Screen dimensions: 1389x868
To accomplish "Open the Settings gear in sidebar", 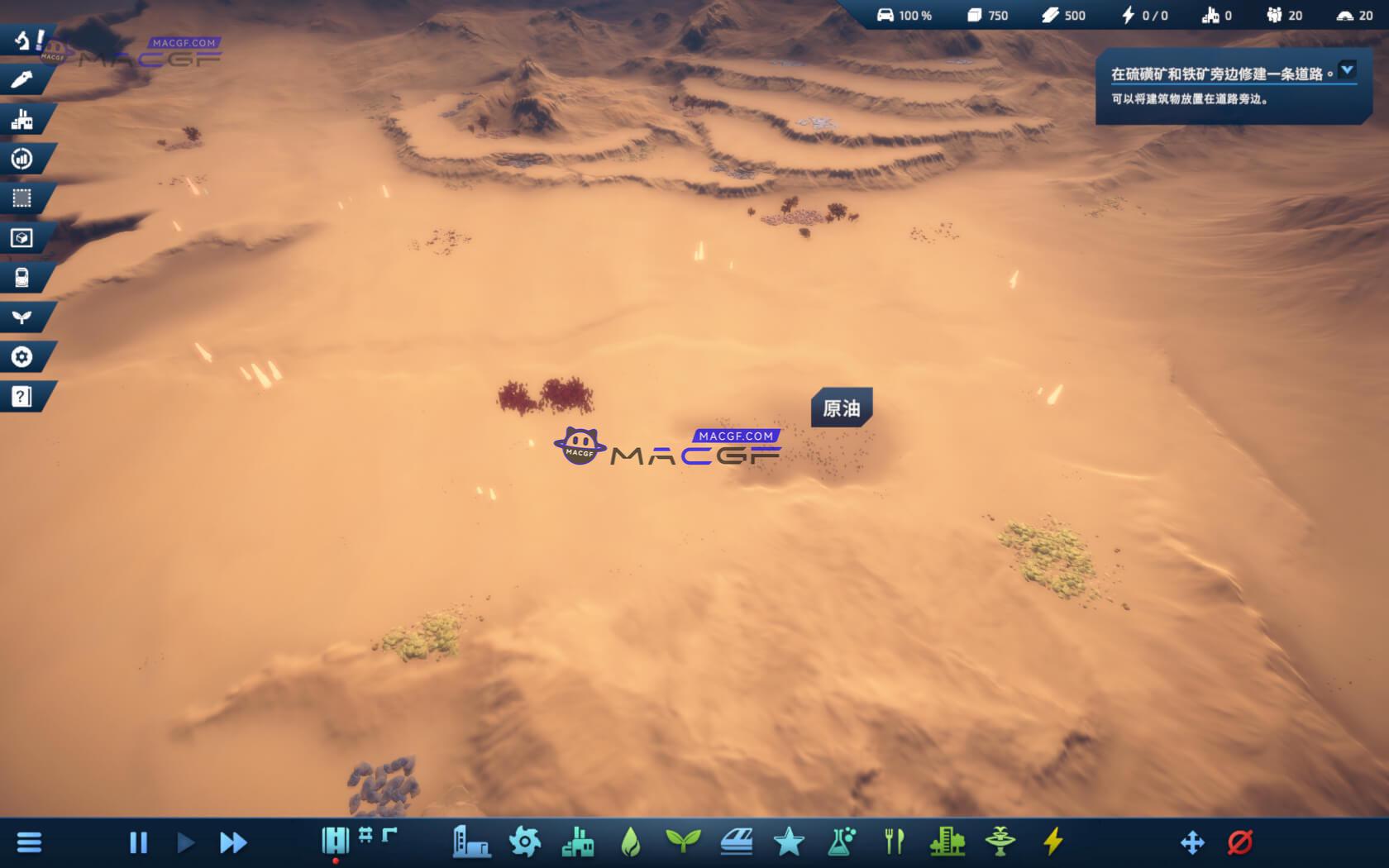I will (x=21, y=357).
